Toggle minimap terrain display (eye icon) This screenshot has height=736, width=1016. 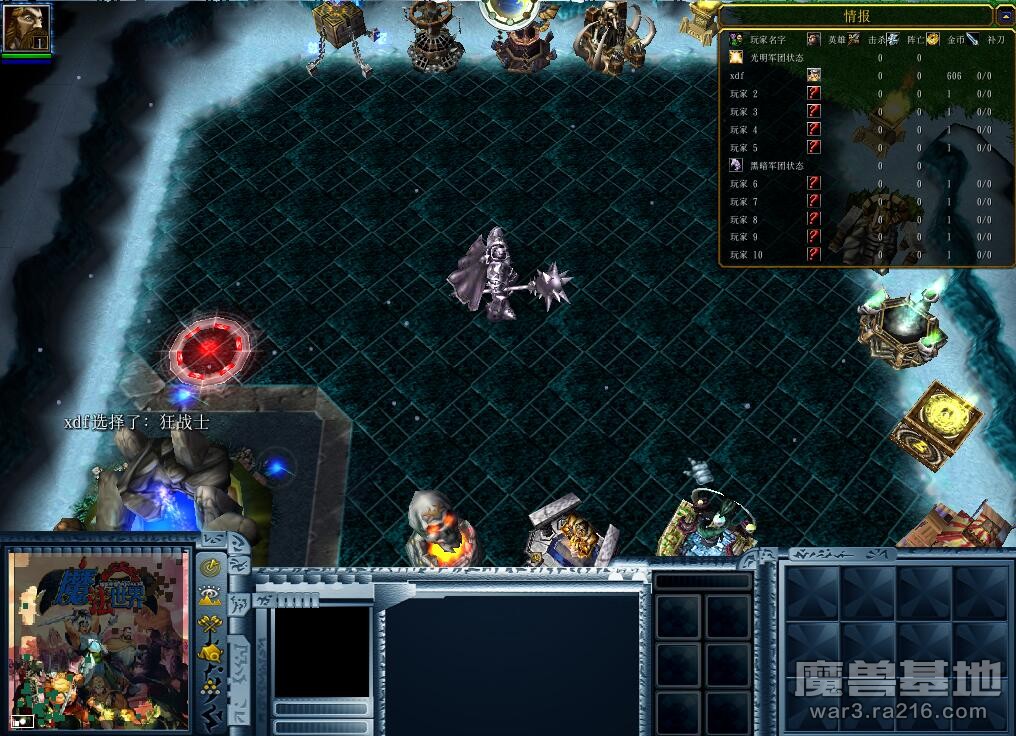click(x=211, y=596)
